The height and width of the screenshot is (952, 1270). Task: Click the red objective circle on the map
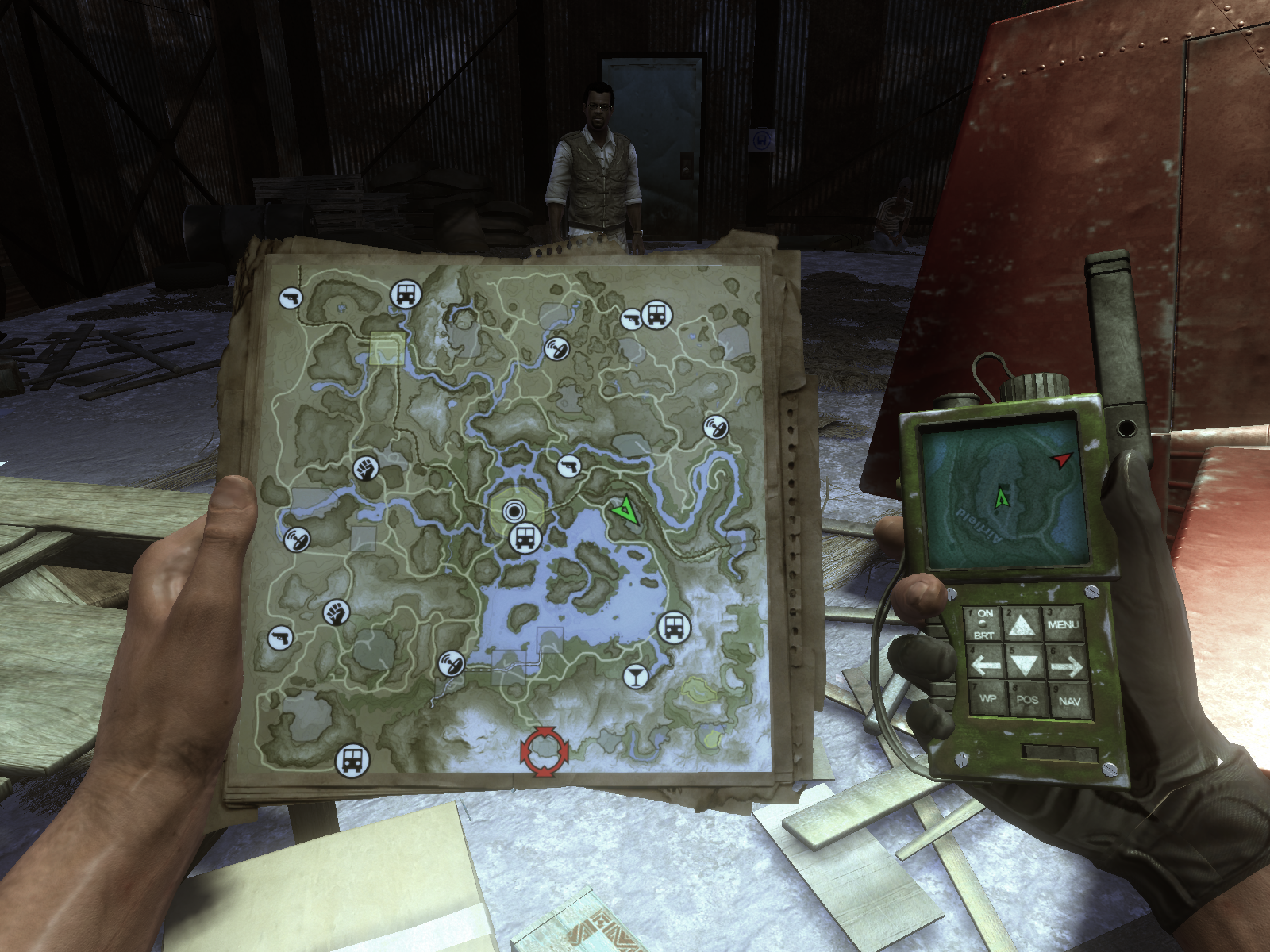point(545,750)
